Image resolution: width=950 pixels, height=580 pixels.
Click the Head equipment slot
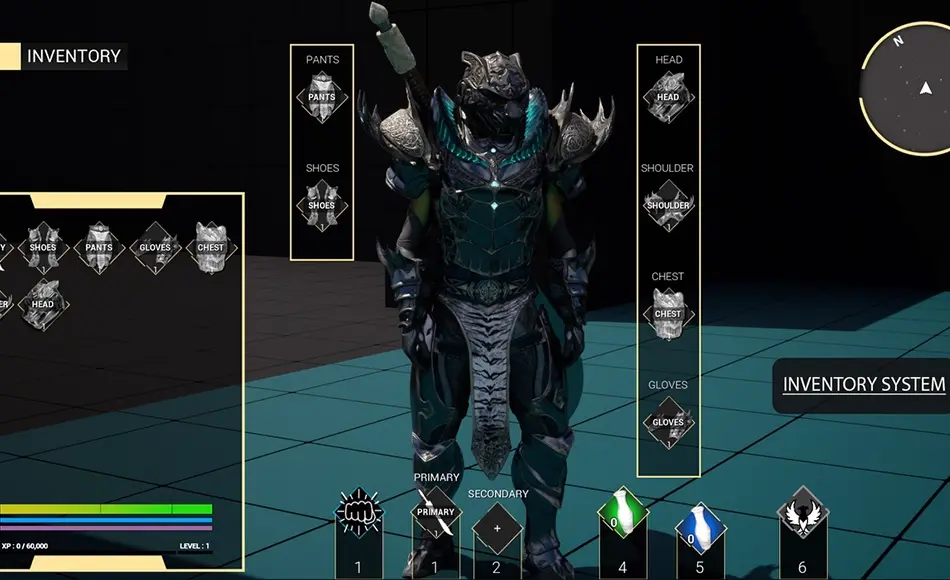pos(668,98)
